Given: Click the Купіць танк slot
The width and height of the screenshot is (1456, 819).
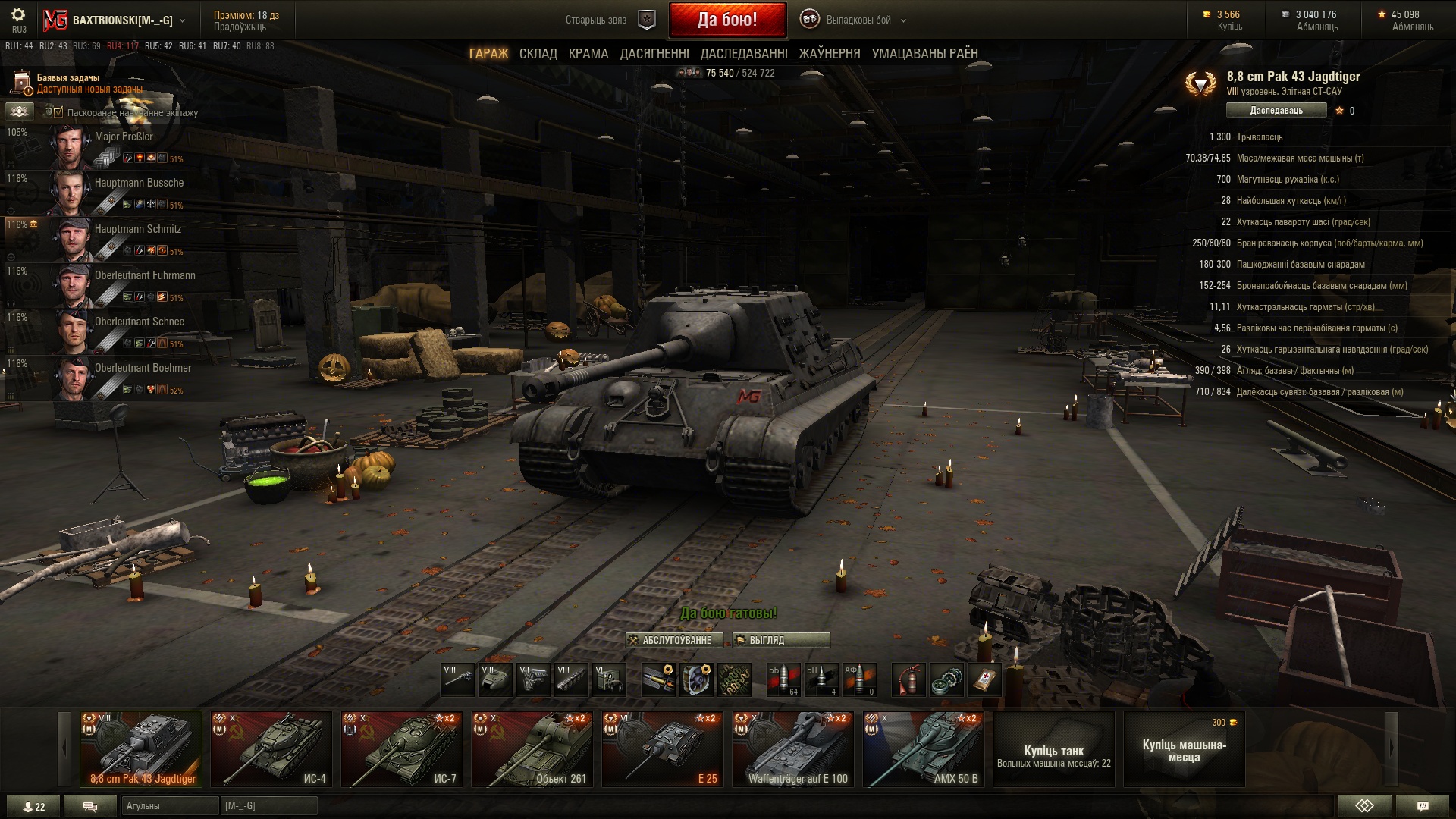Looking at the screenshot, I should pos(1053,749).
